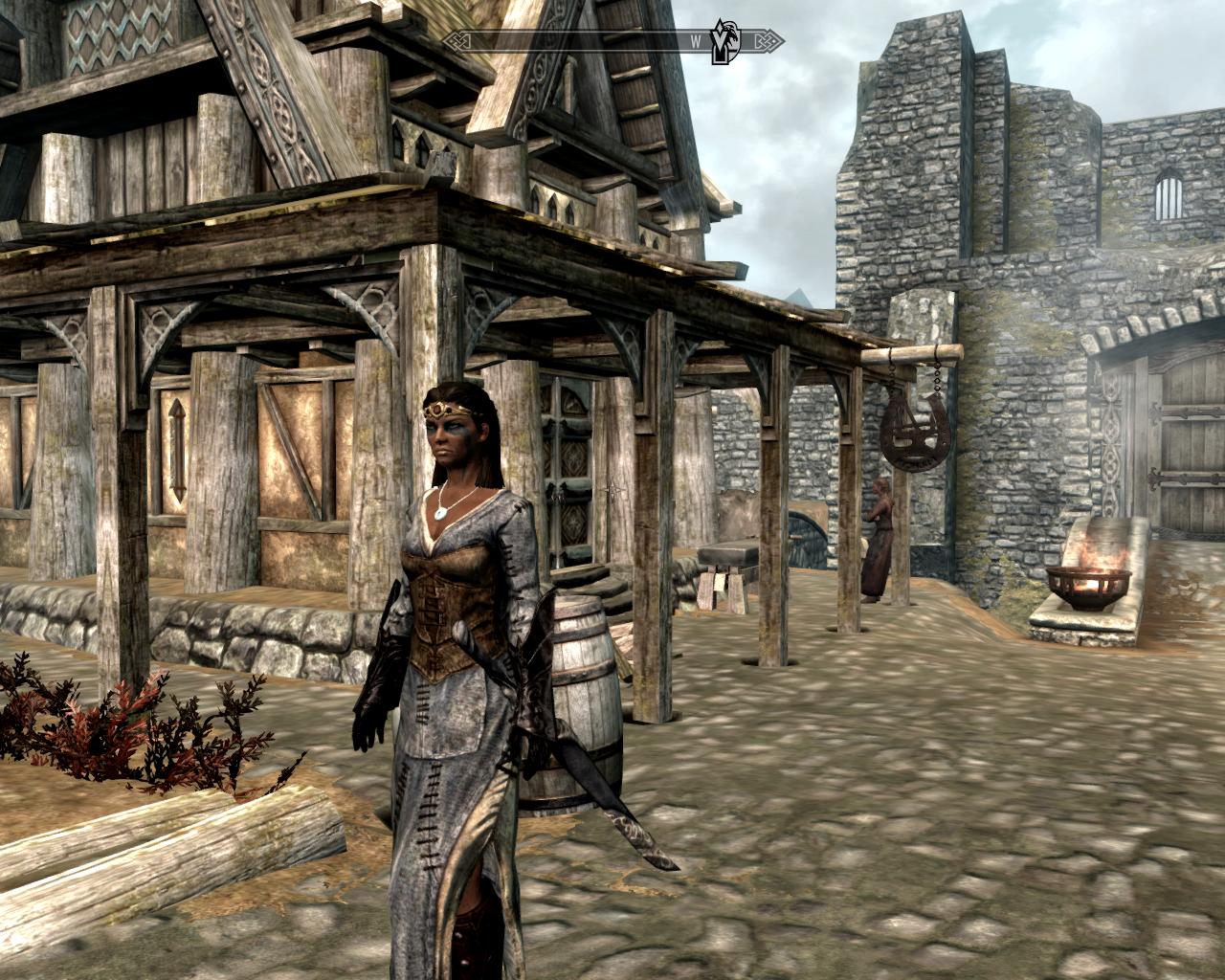1225x980 pixels.
Task: Select the compass bar at the top
Action: 593,40
